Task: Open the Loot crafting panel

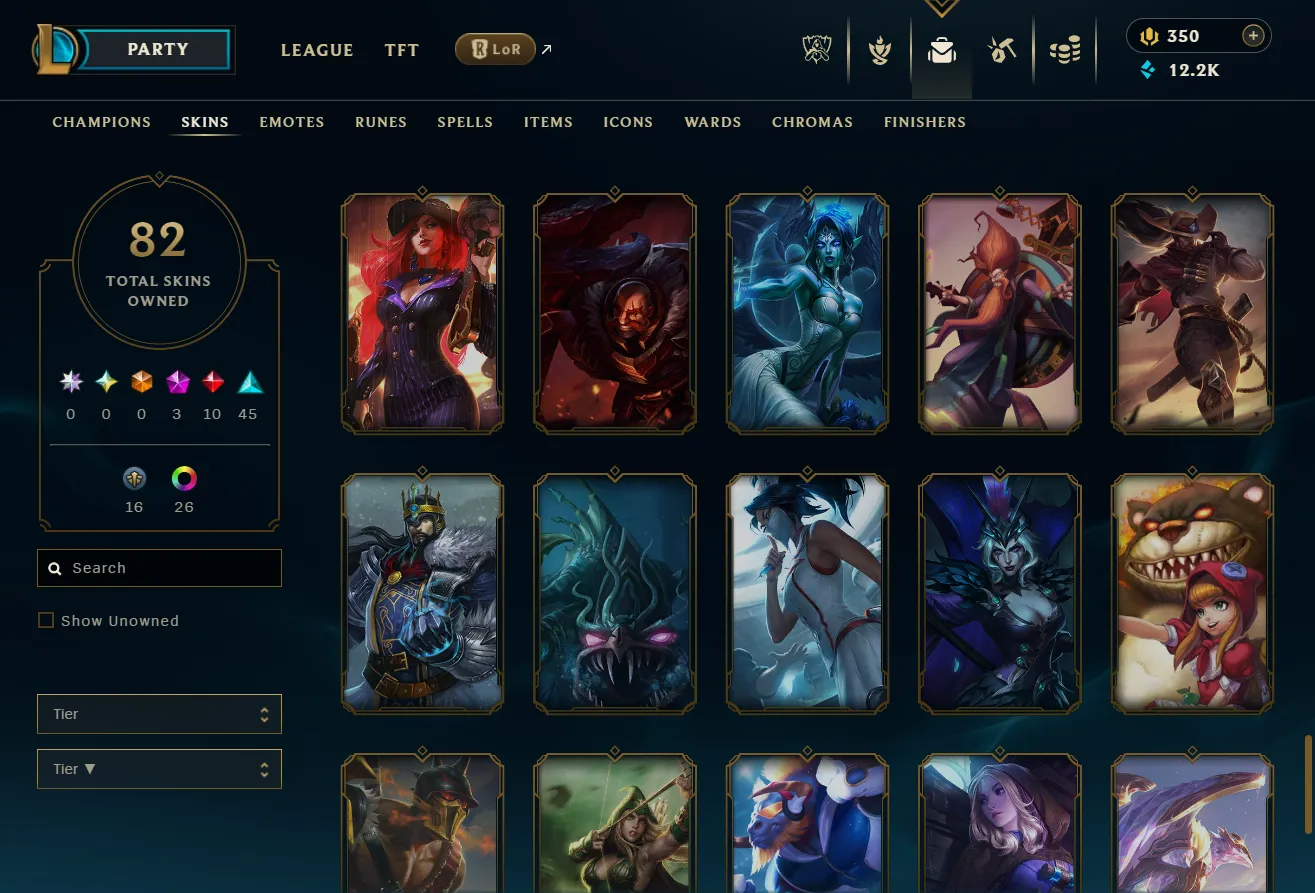Action: tap(1003, 48)
